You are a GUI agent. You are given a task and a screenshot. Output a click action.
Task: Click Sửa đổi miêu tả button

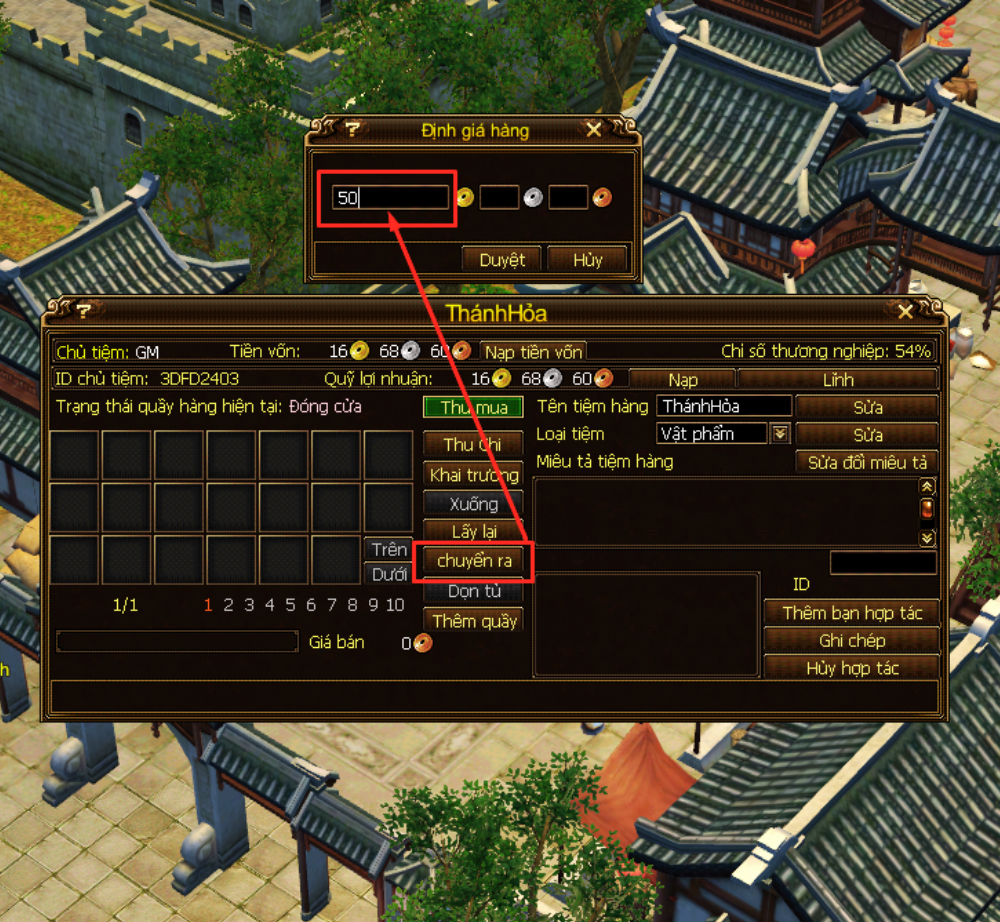coord(867,462)
